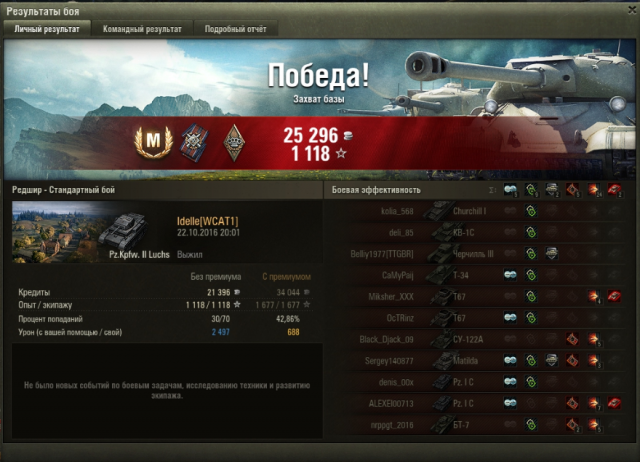Viewport: 640px width, 462px height.
Task: Select the crossed swords achievement medal
Action: click(x=193, y=143)
